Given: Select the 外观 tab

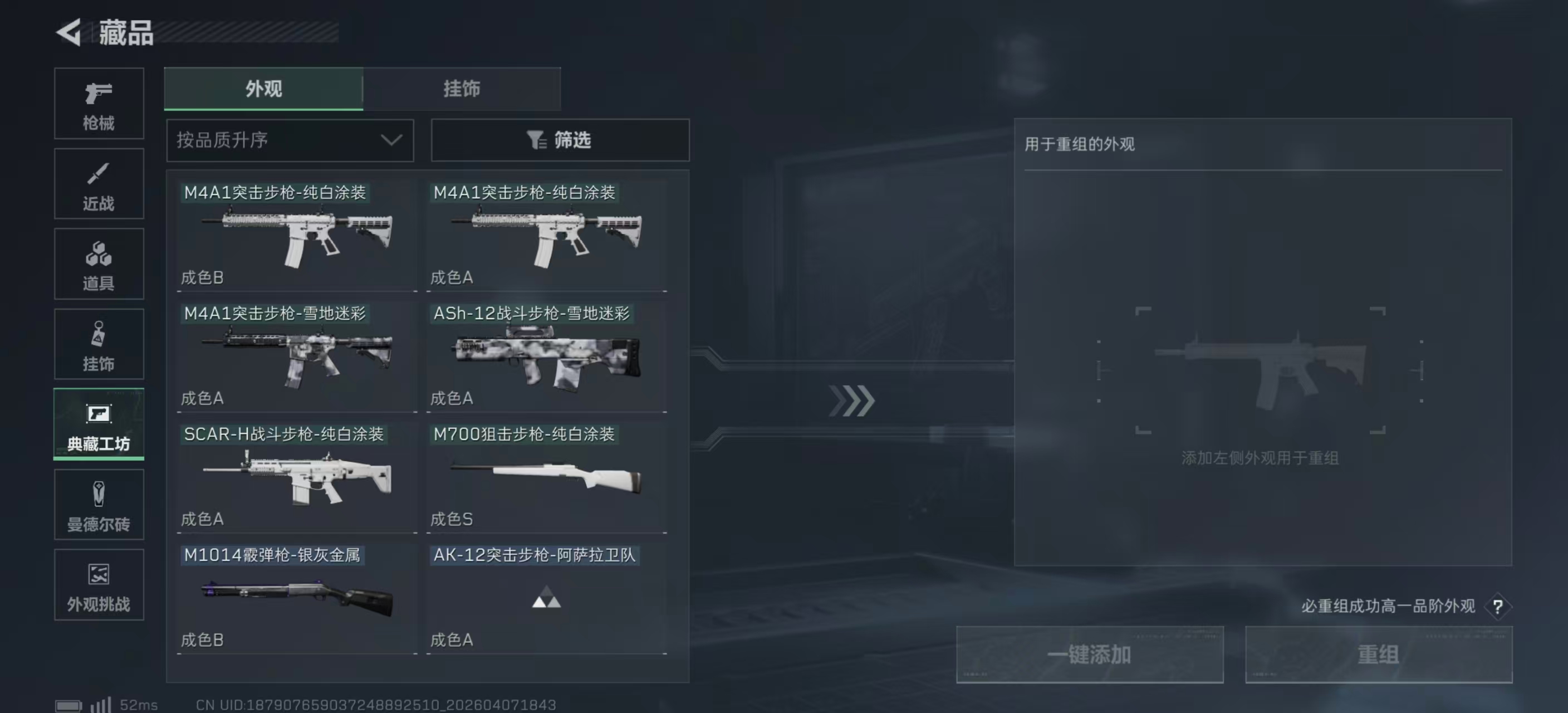Looking at the screenshot, I should click(x=263, y=88).
